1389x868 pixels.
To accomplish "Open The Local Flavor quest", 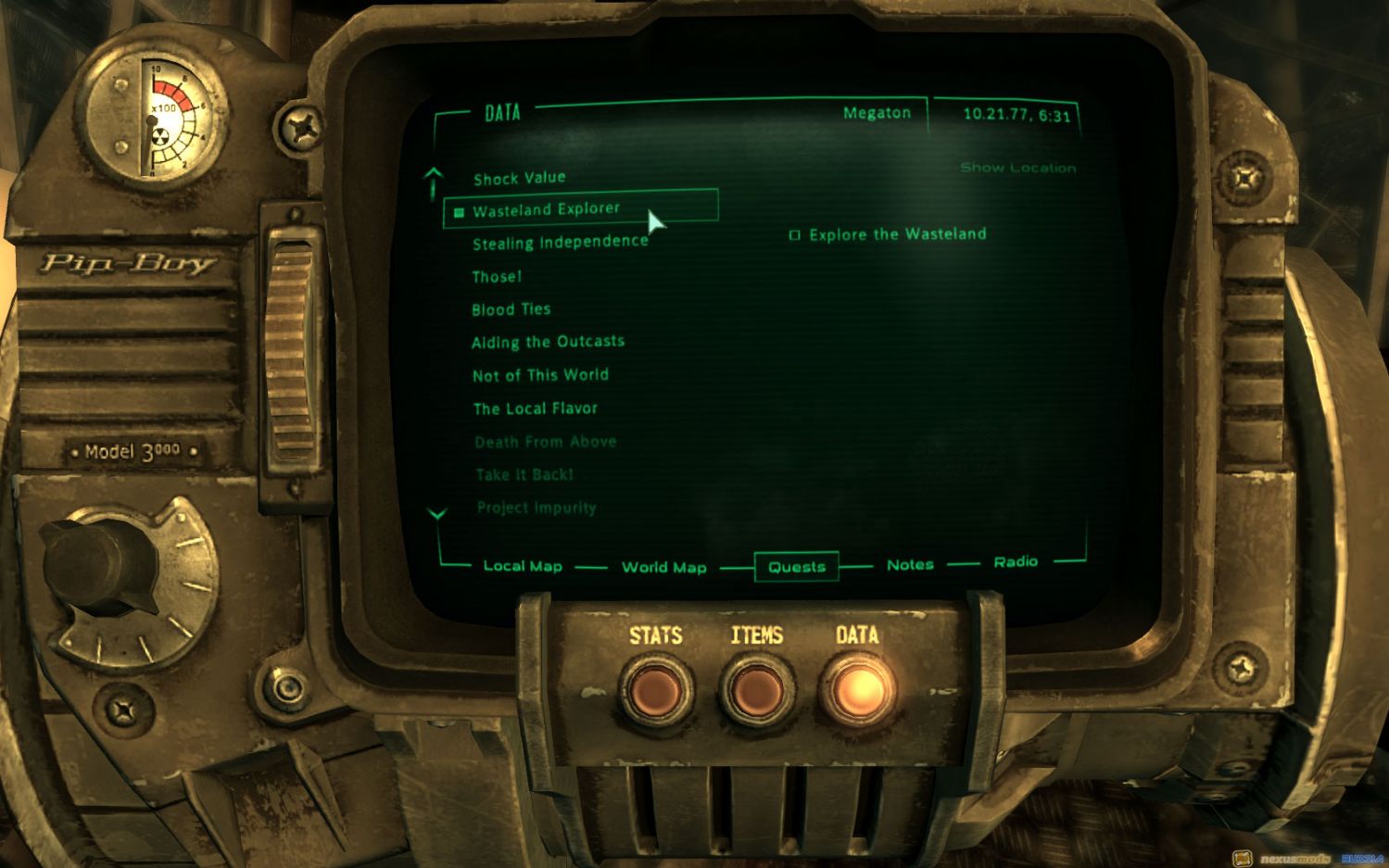I will coord(535,409).
